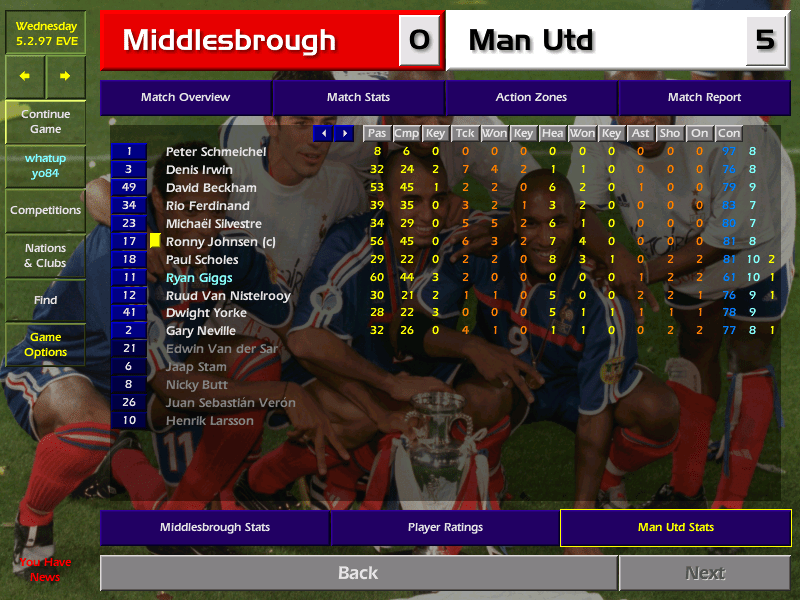Screen dimensions: 800x600
Task: Continue Game from the side menu
Action: click(45, 122)
